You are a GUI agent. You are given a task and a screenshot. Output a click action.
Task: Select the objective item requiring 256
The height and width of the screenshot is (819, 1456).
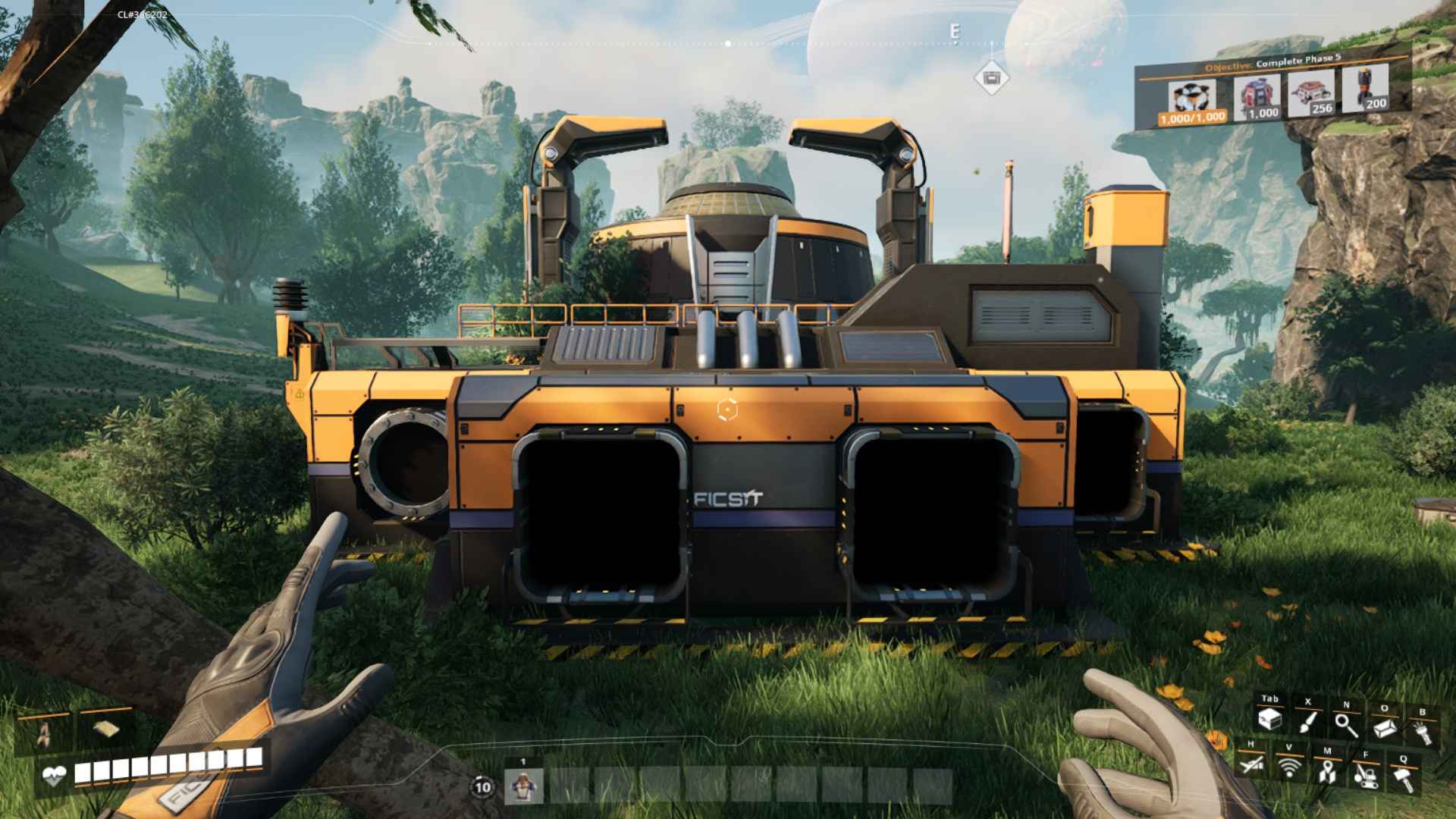1312,94
